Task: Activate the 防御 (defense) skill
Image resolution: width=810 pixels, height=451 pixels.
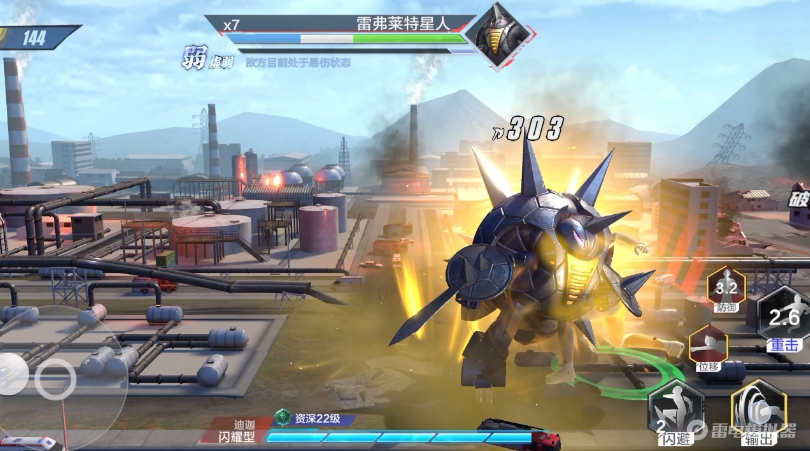Action: pos(727,291)
